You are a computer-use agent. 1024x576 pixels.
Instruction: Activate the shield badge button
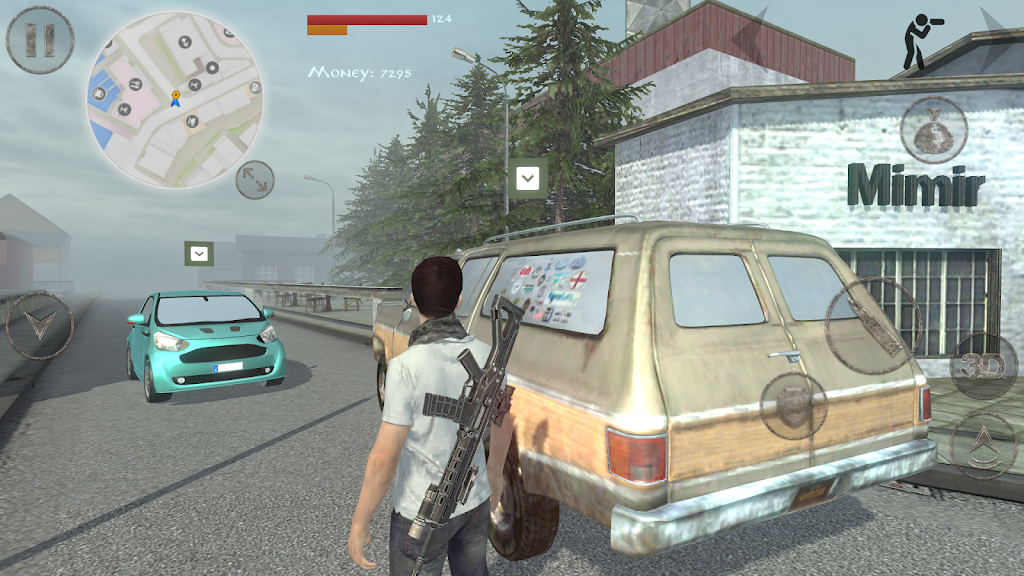793,405
